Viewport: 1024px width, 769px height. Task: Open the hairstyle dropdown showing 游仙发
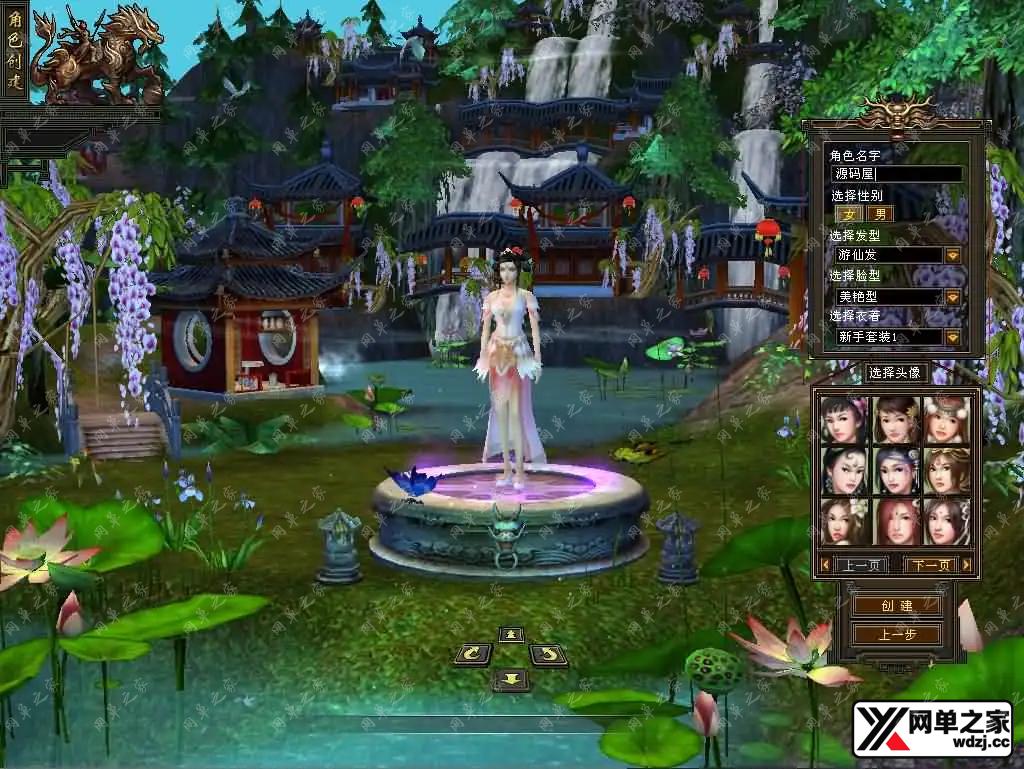tap(952, 256)
